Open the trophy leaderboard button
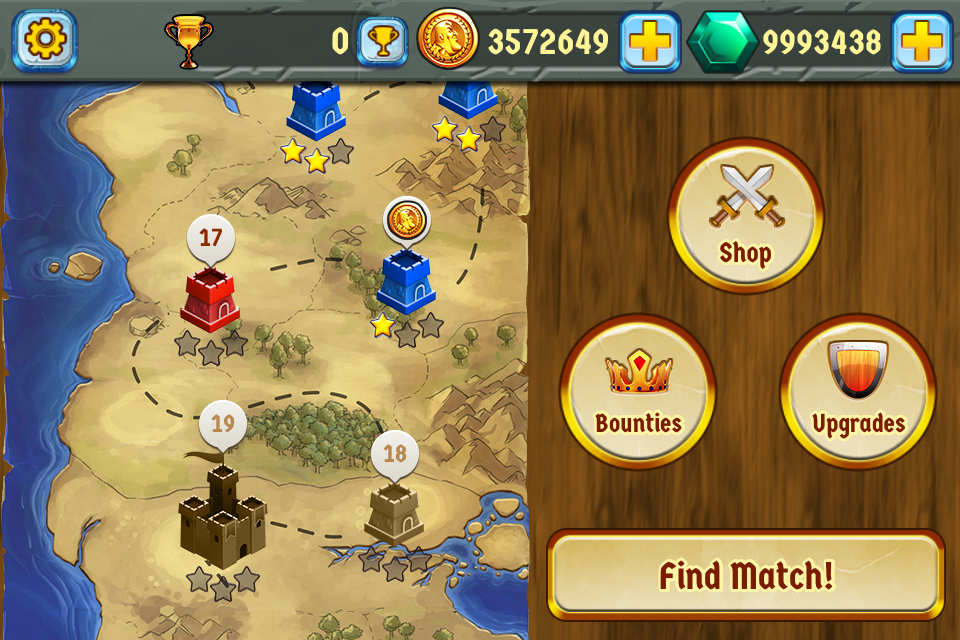Image resolution: width=960 pixels, height=640 pixels. point(382,41)
